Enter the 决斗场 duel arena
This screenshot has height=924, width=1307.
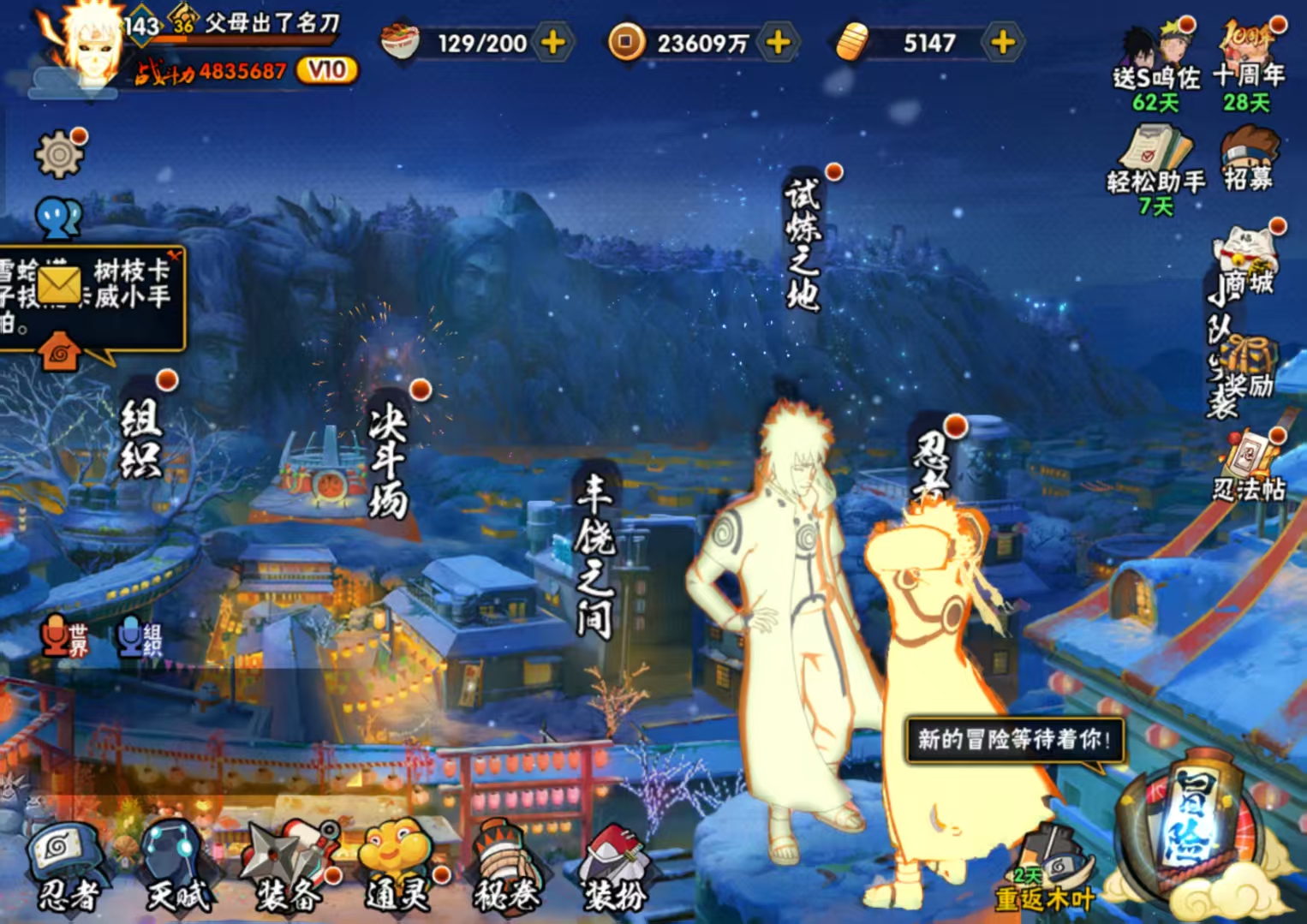(x=387, y=461)
